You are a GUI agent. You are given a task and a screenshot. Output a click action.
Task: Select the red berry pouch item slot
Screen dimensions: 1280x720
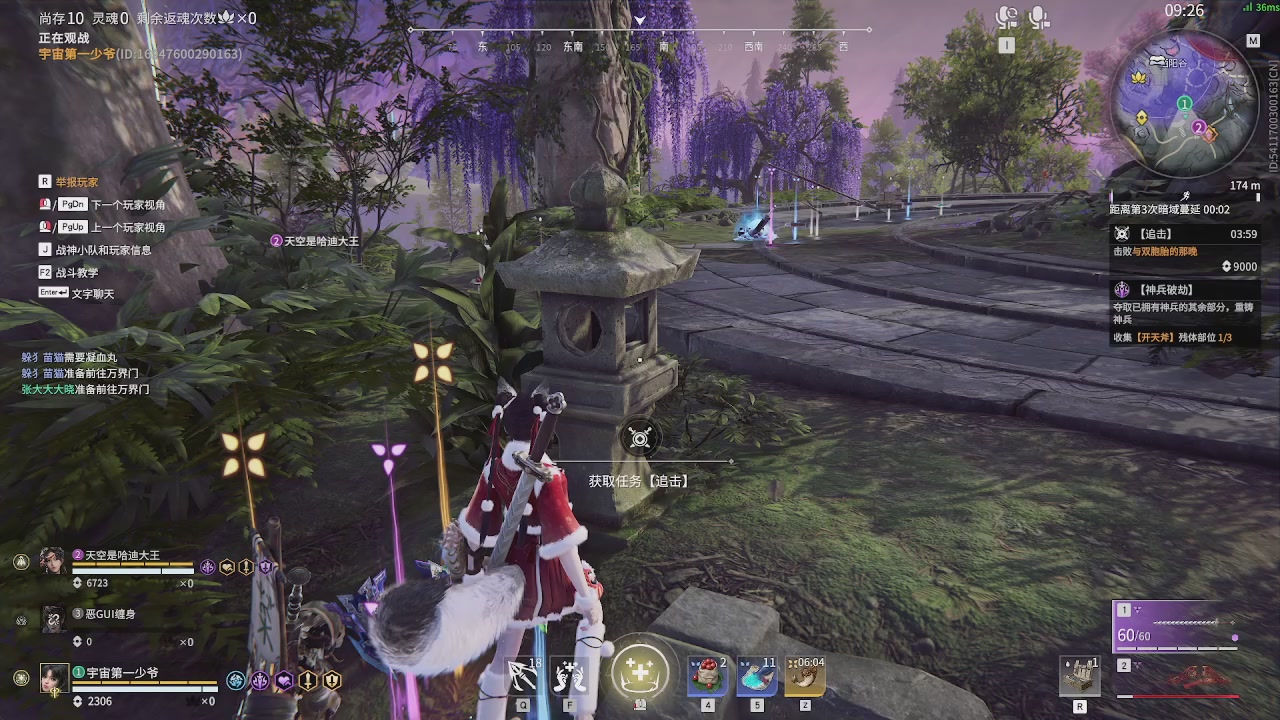[707, 677]
